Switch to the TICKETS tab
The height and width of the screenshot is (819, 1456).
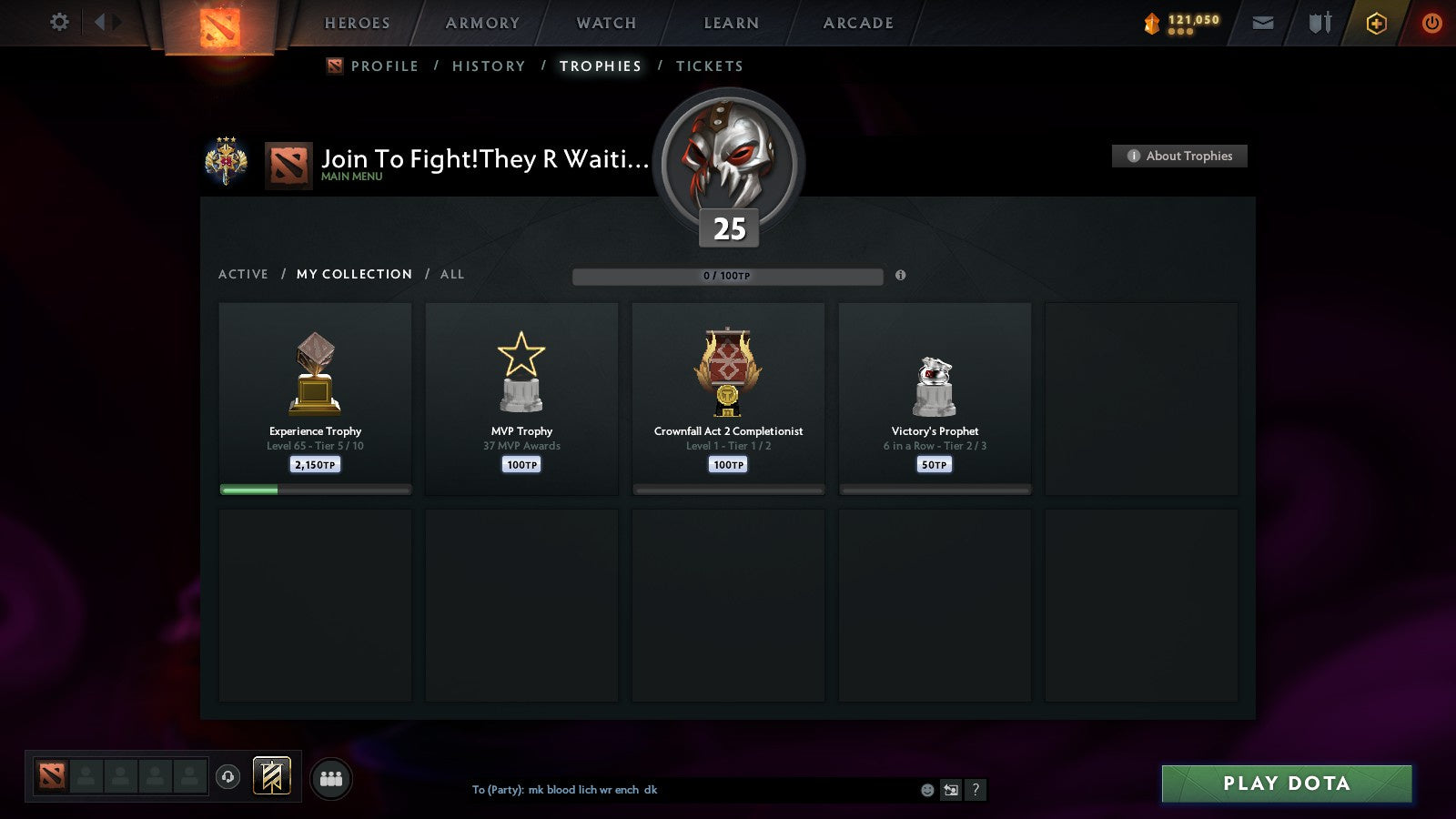pyautogui.click(x=709, y=66)
